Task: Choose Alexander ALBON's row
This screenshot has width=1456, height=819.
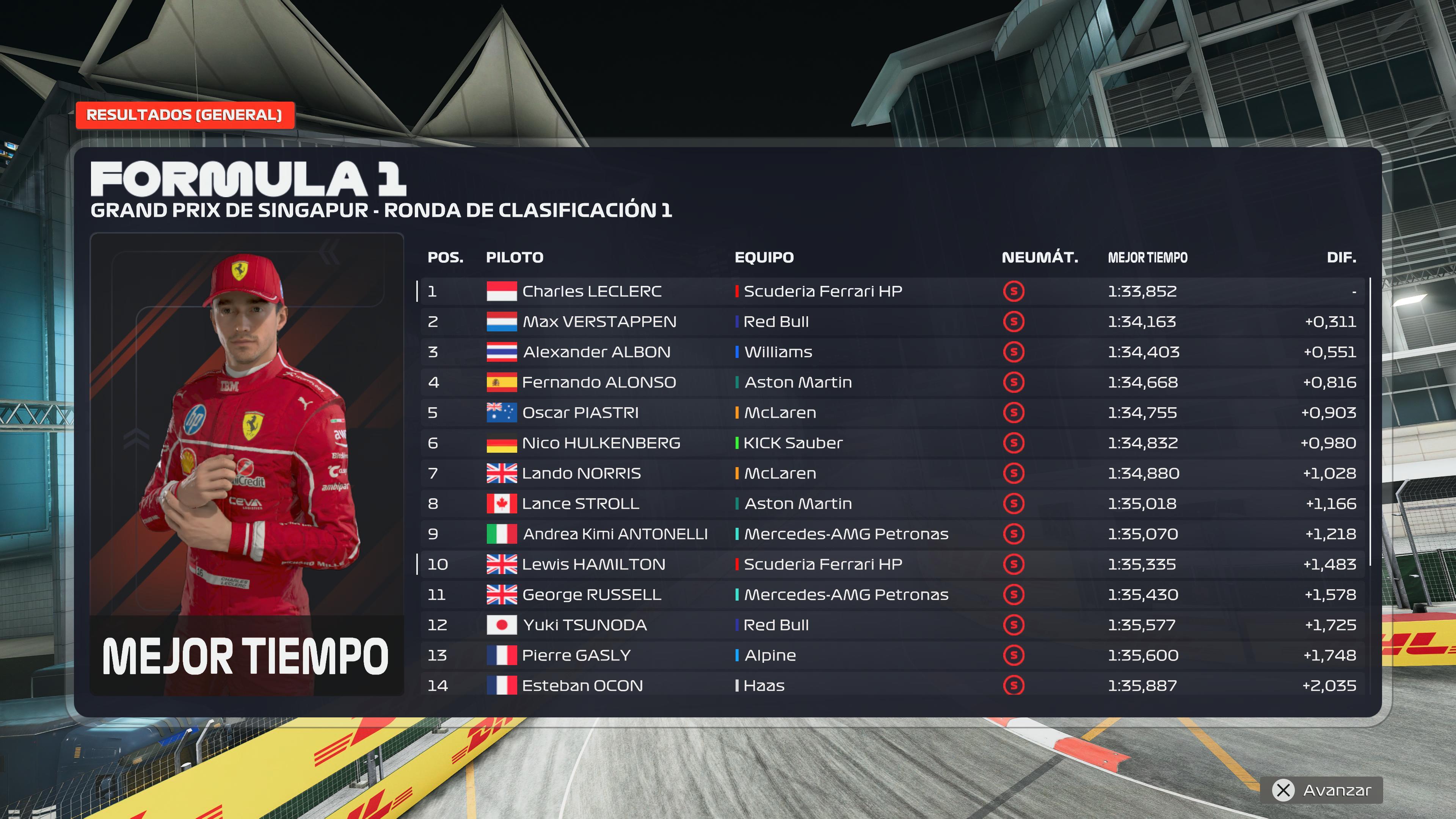Action: pos(892,352)
